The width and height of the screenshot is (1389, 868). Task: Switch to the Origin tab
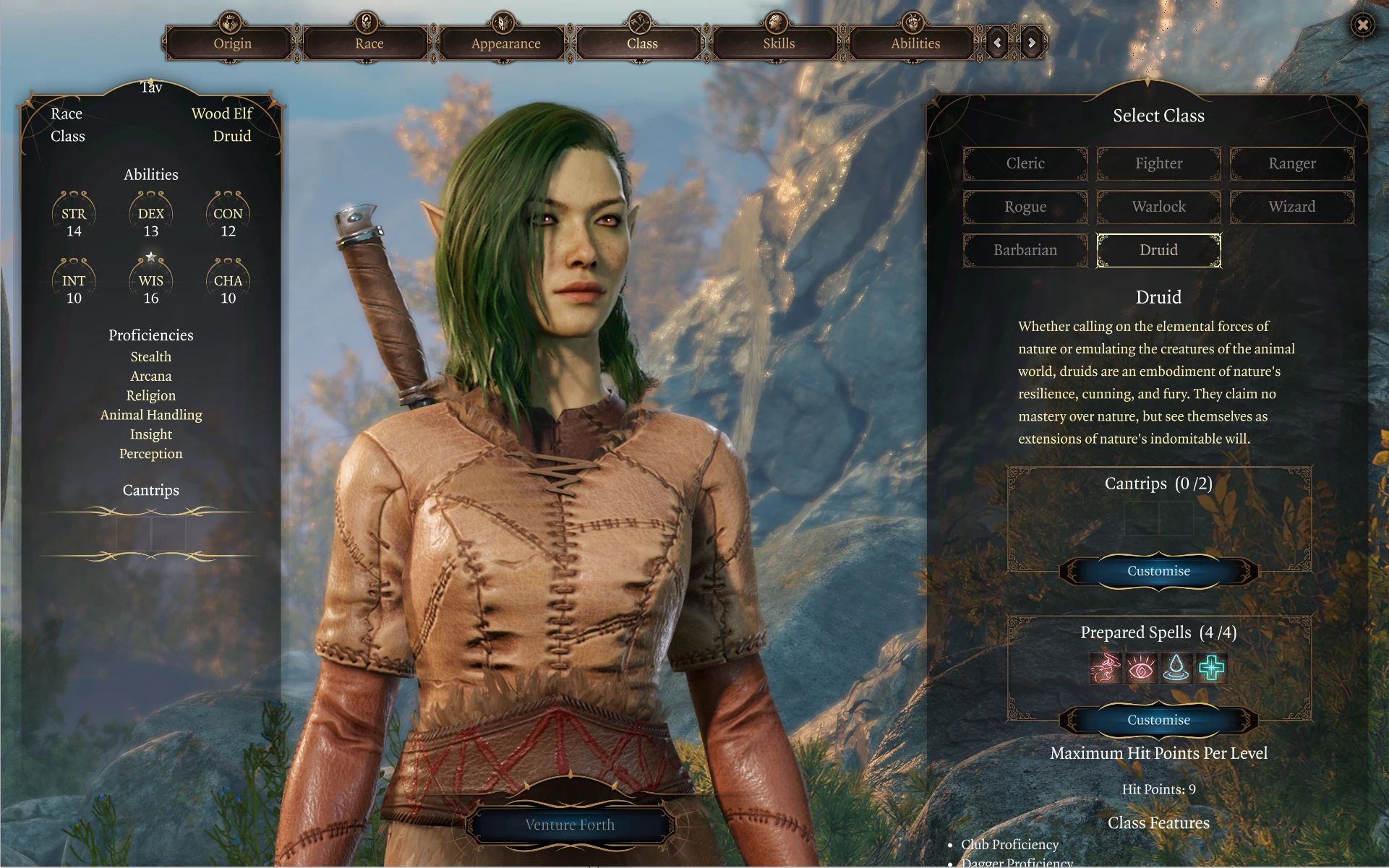pyautogui.click(x=231, y=43)
